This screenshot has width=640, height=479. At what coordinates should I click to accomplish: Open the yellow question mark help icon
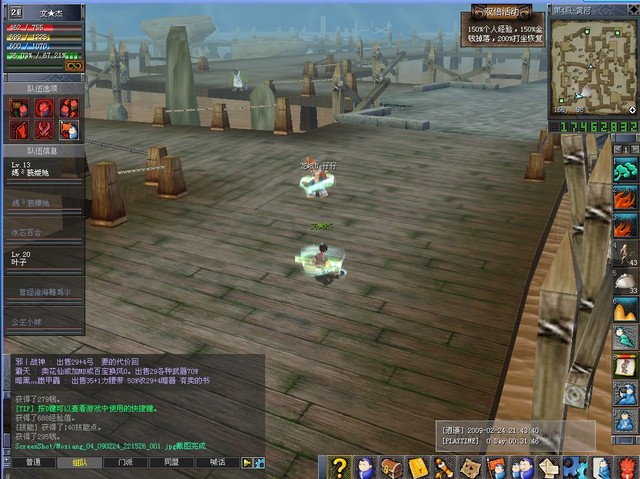(340, 467)
